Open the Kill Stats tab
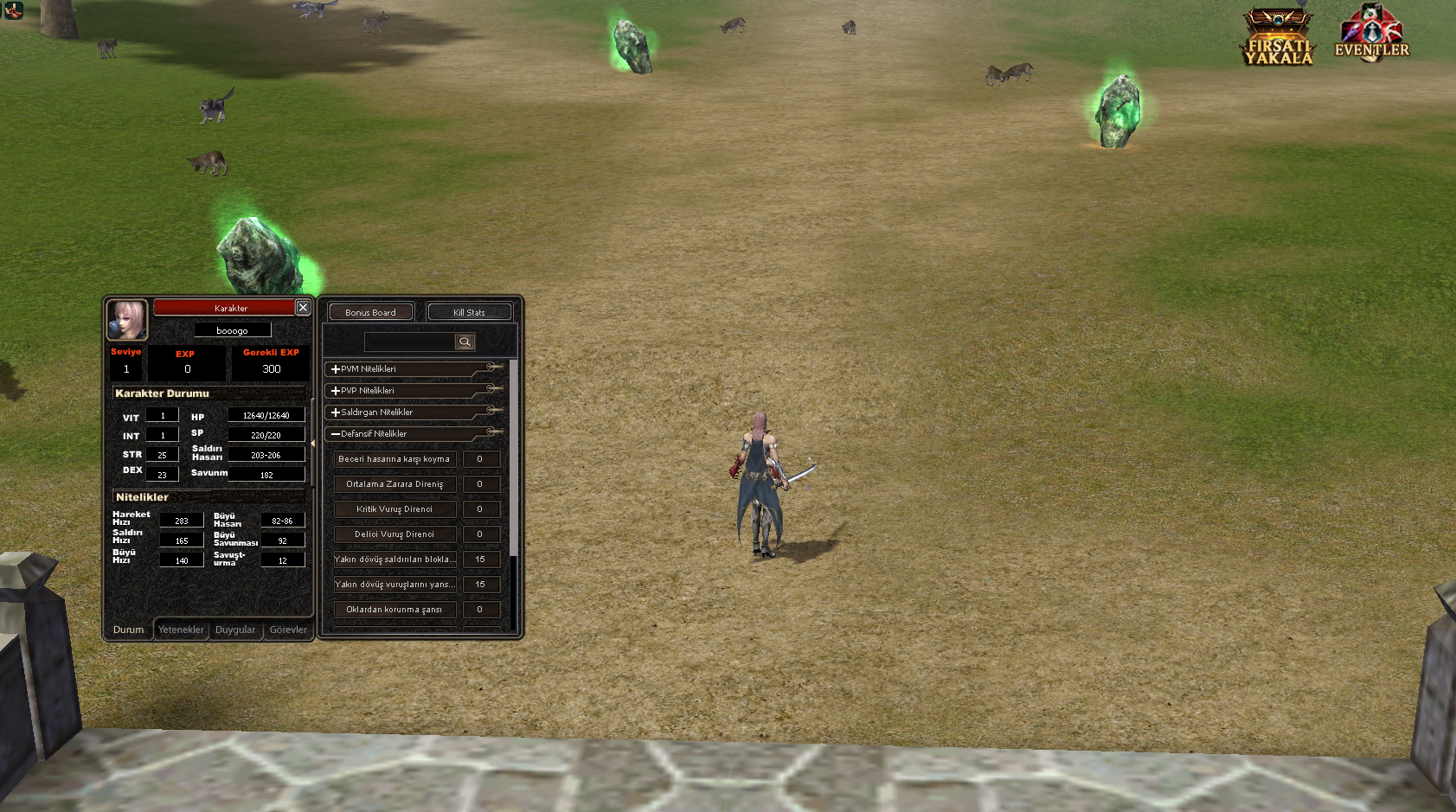The width and height of the screenshot is (1456, 812). 469,312
